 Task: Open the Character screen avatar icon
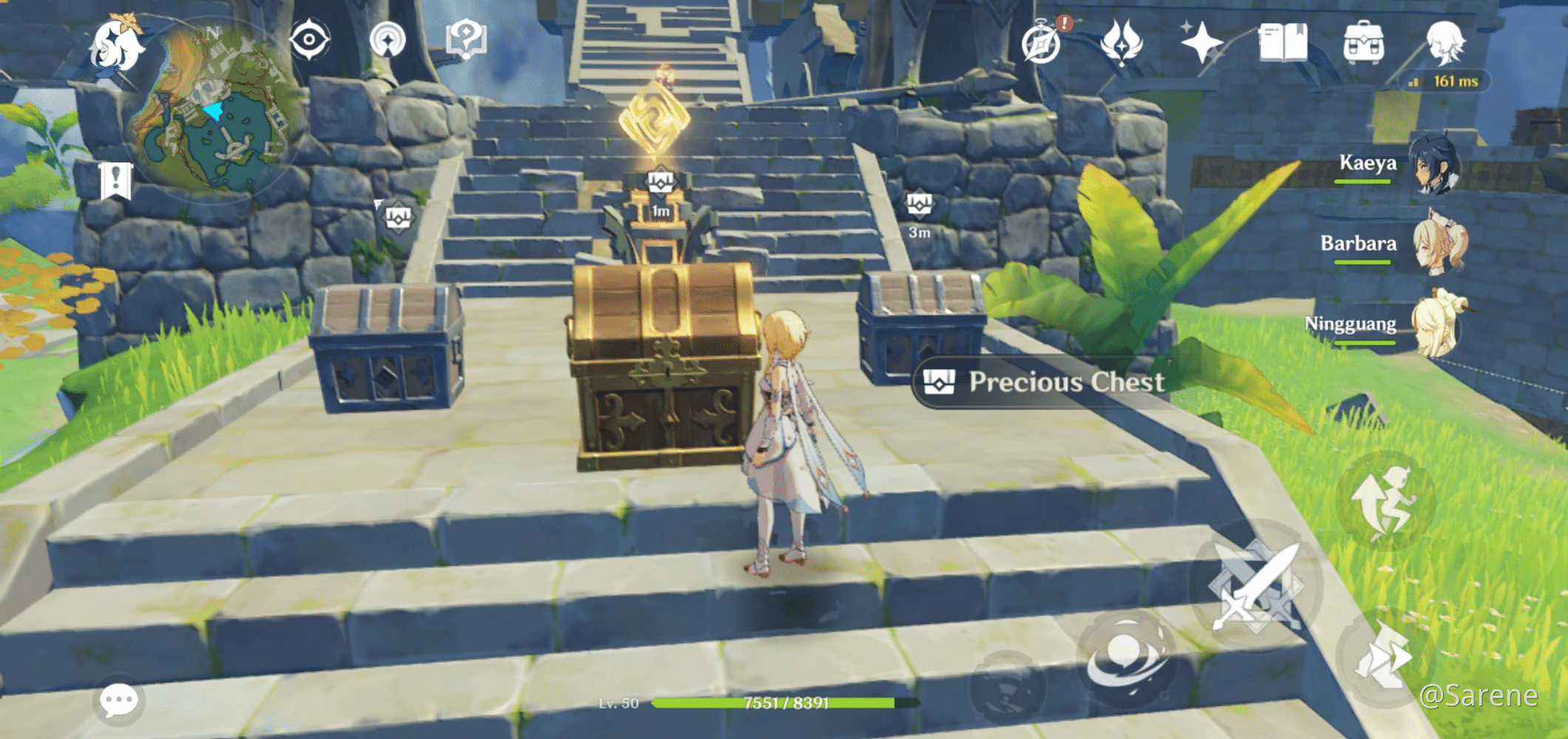coord(1446,44)
